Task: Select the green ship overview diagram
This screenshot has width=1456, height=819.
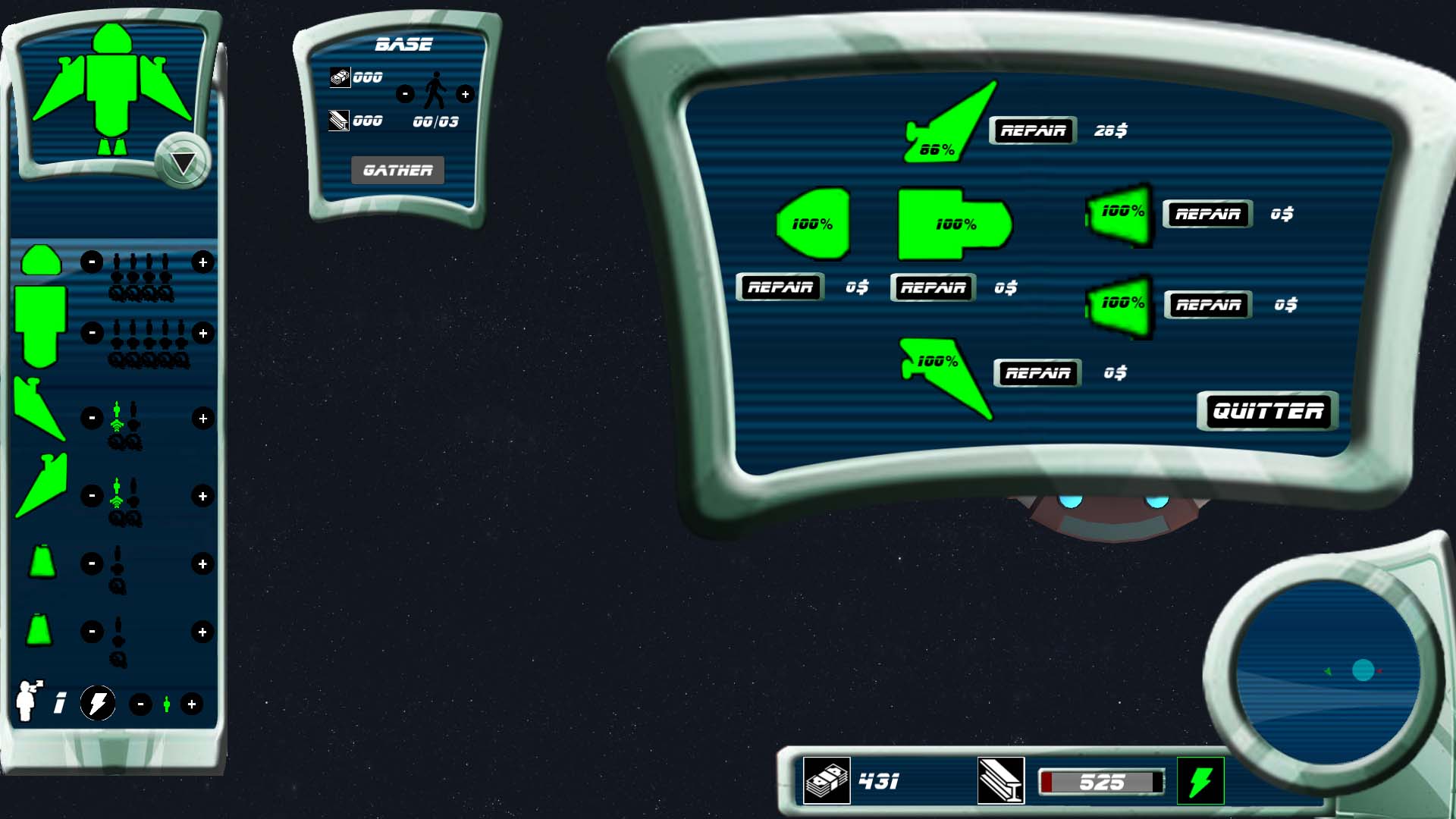Action: click(x=111, y=89)
